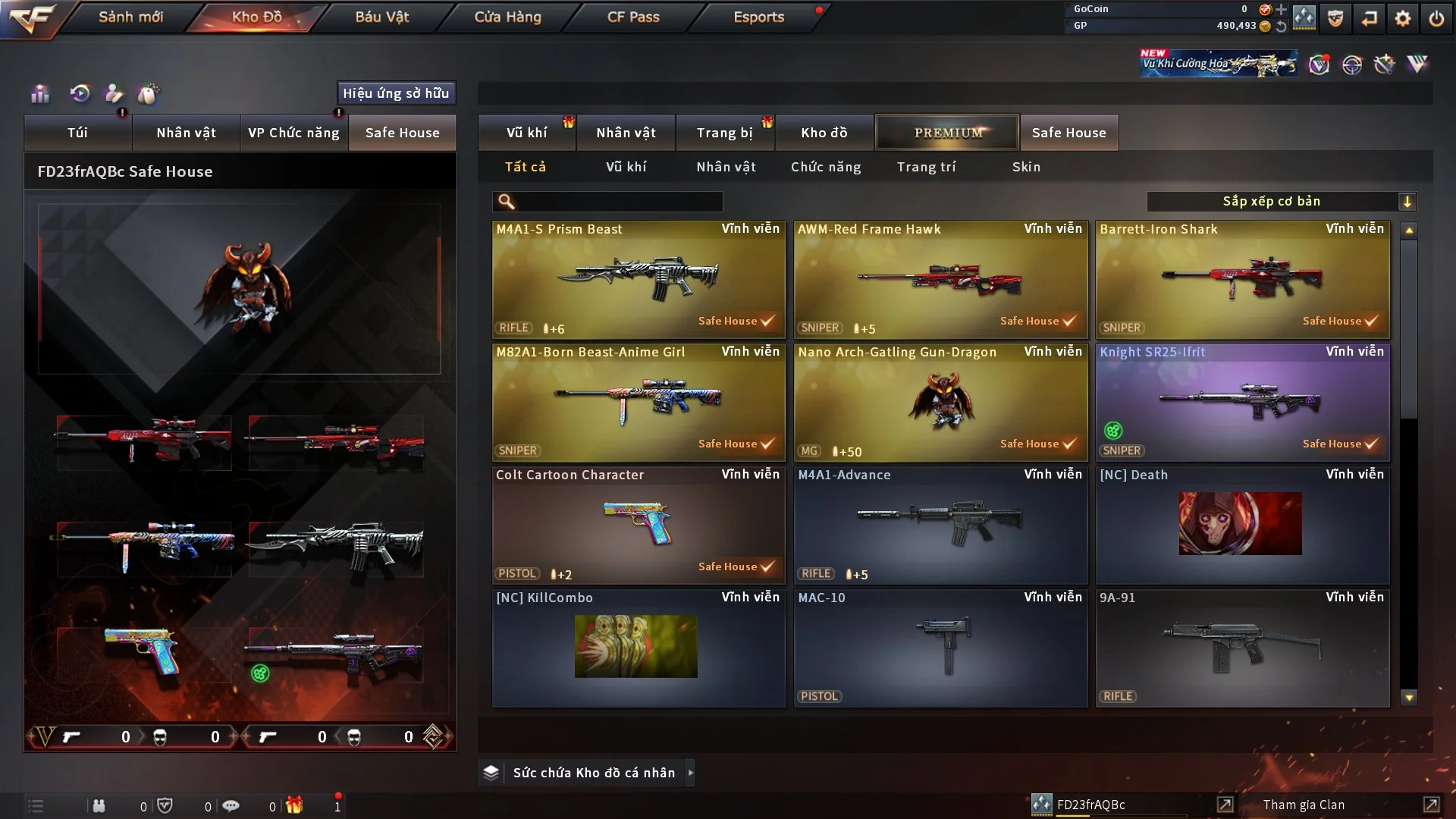Open the CF Pass page

[633, 17]
